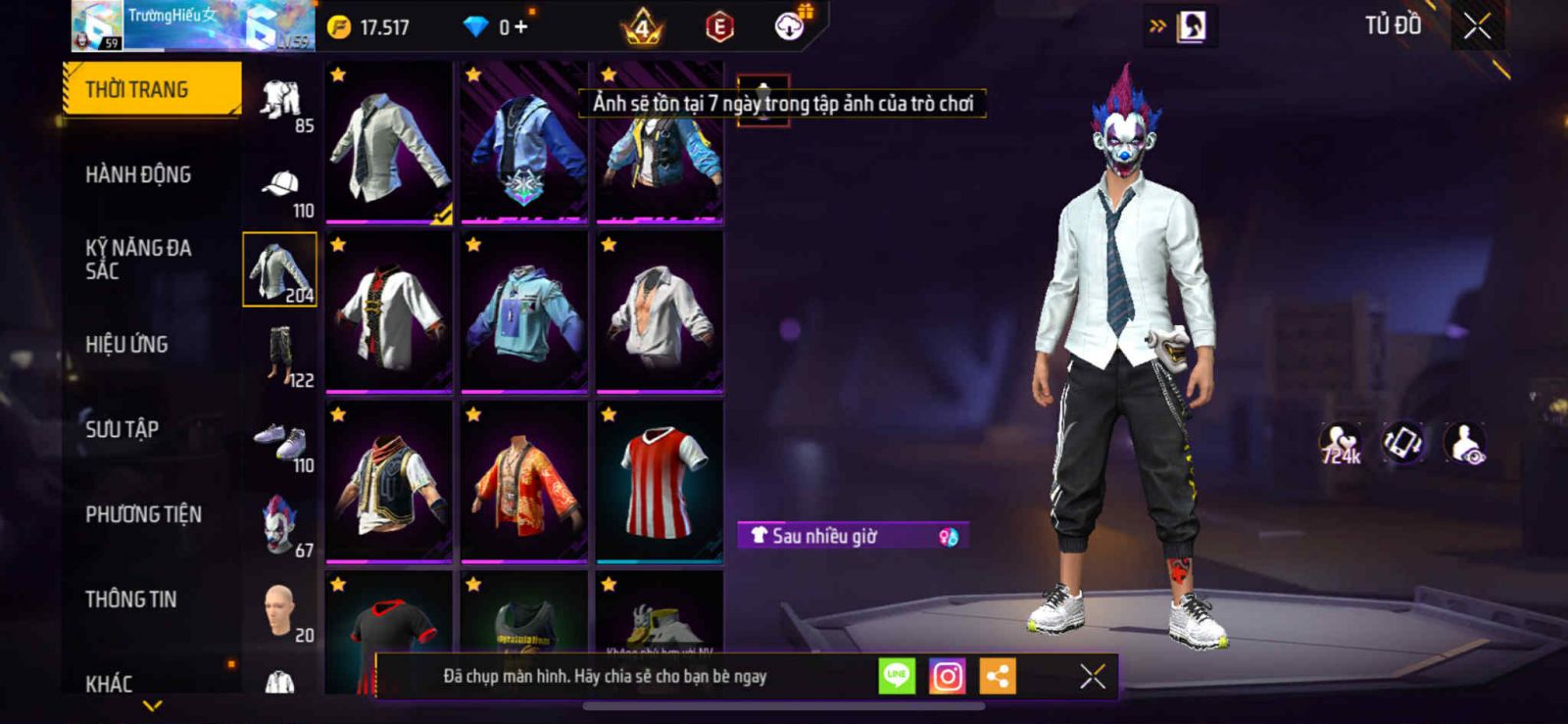Viewport: 1568px width, 724px height.
Task: Switch to Hành Động tab
Action: click(x=138, y=174)
